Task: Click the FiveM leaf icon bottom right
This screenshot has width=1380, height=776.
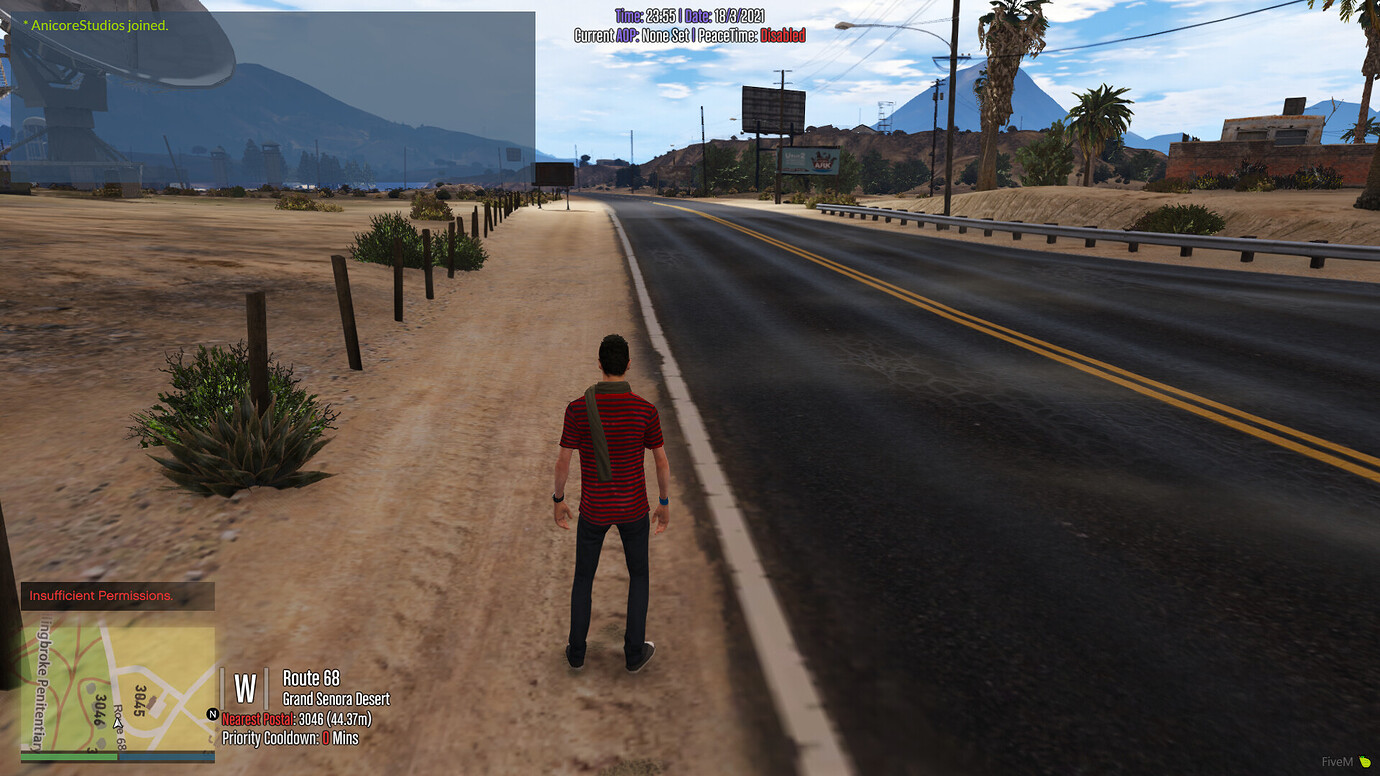Action: point(1367,763)
